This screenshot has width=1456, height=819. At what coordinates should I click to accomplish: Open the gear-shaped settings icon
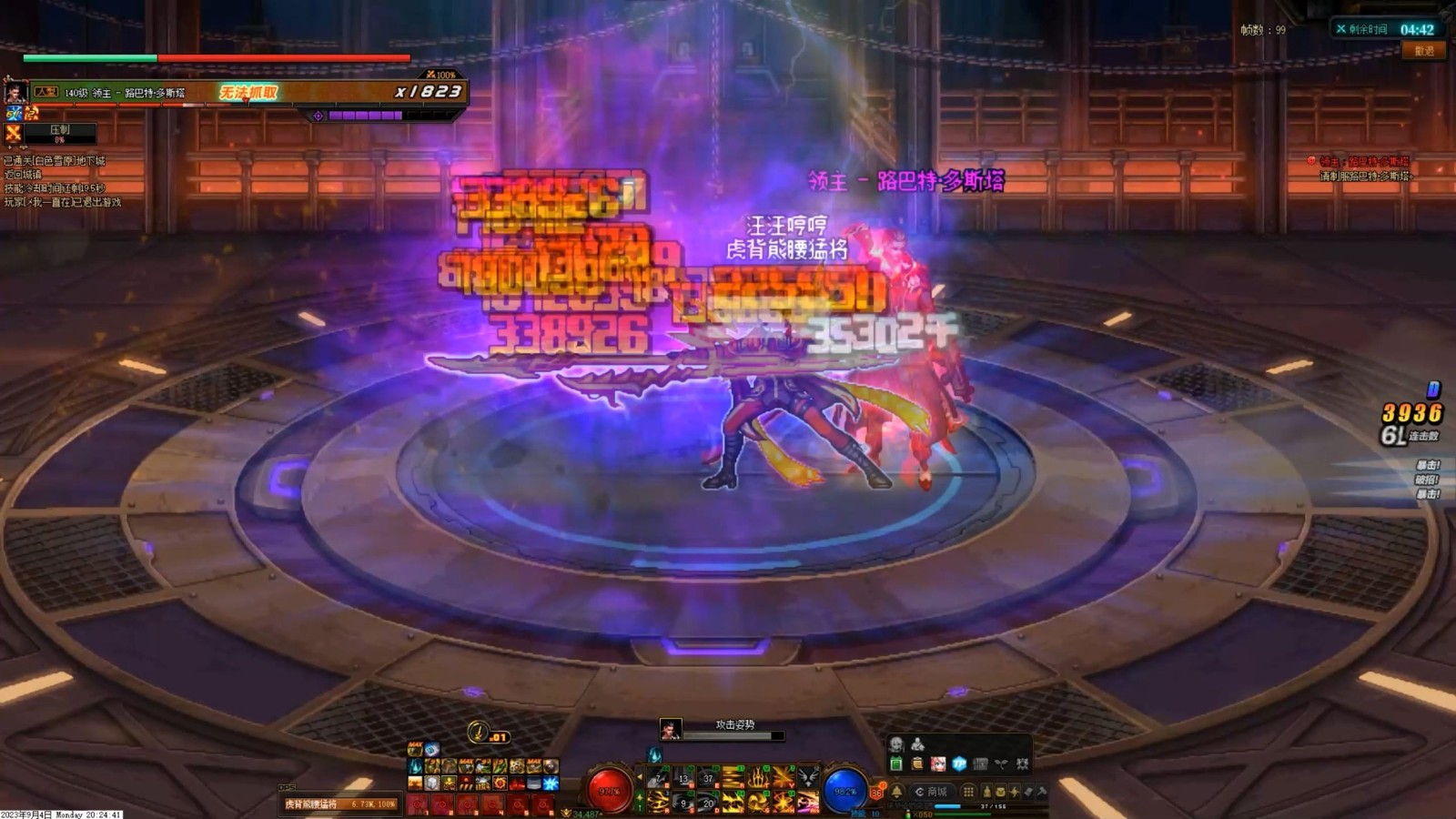[x=1022, y=764]
